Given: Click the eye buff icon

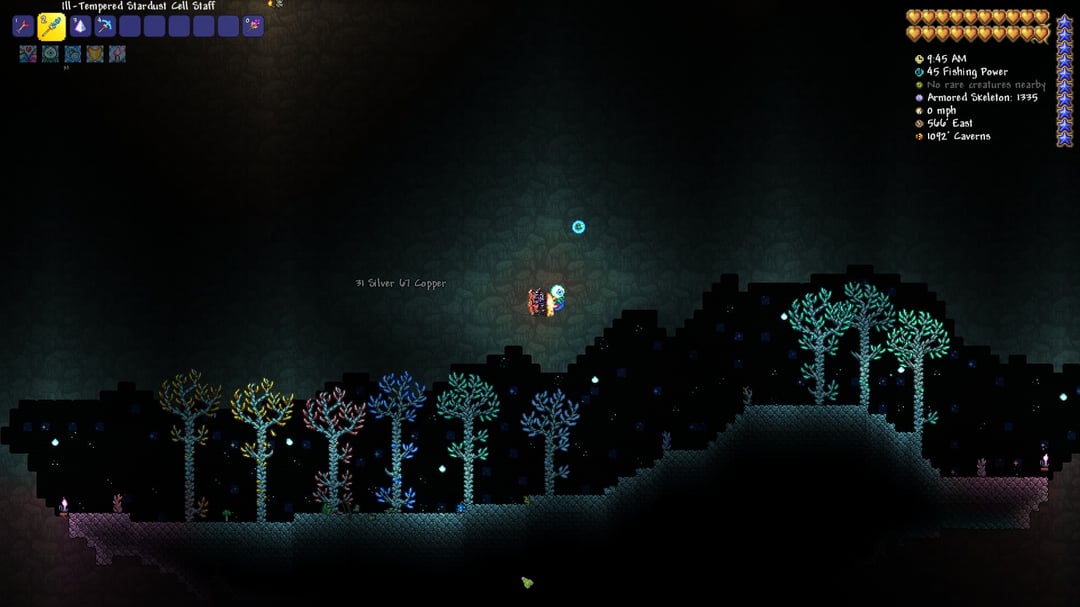Looking at the screenshot, I should (50, 54).
